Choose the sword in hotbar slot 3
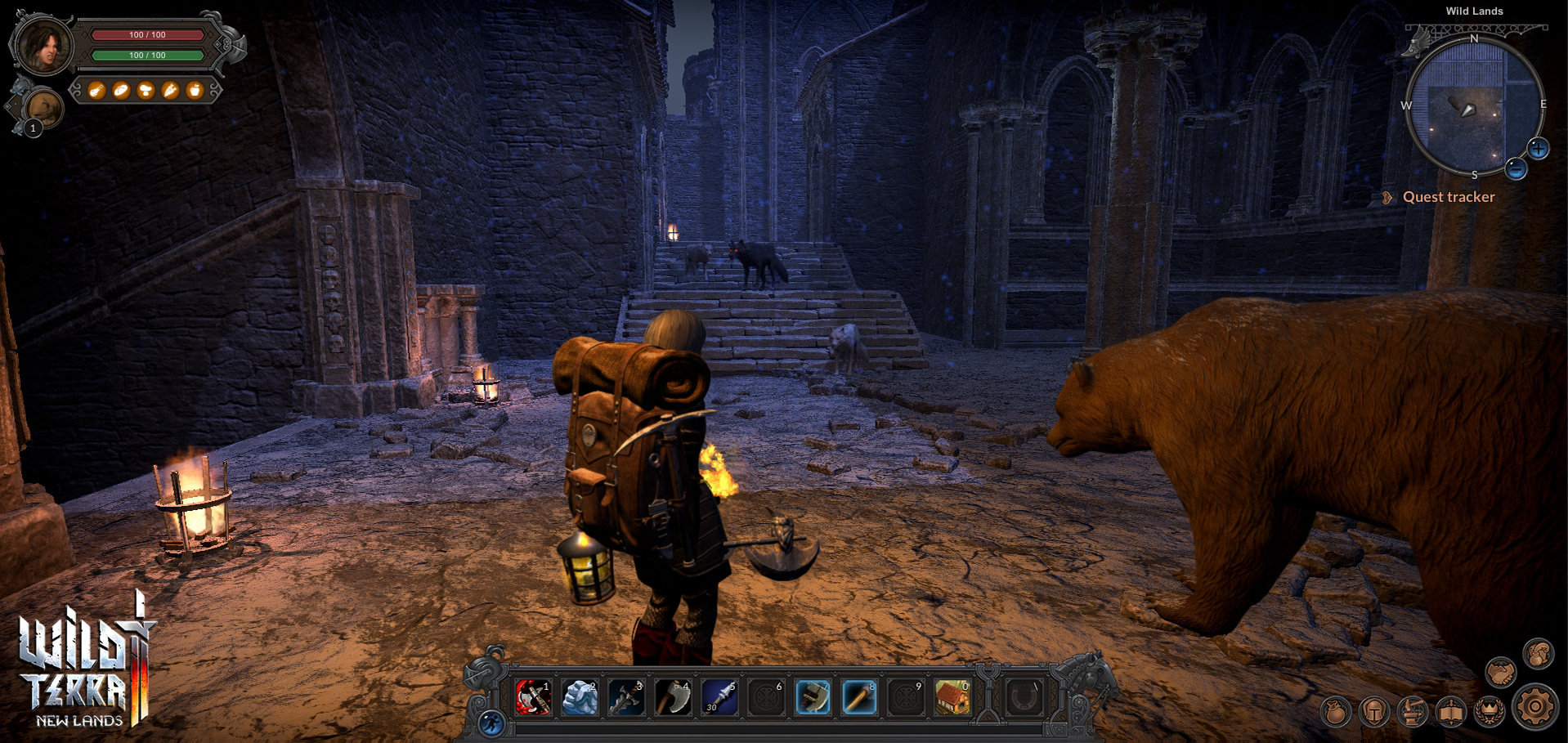Viewport: 1568px width, 743px height. (x=627, y=697)
